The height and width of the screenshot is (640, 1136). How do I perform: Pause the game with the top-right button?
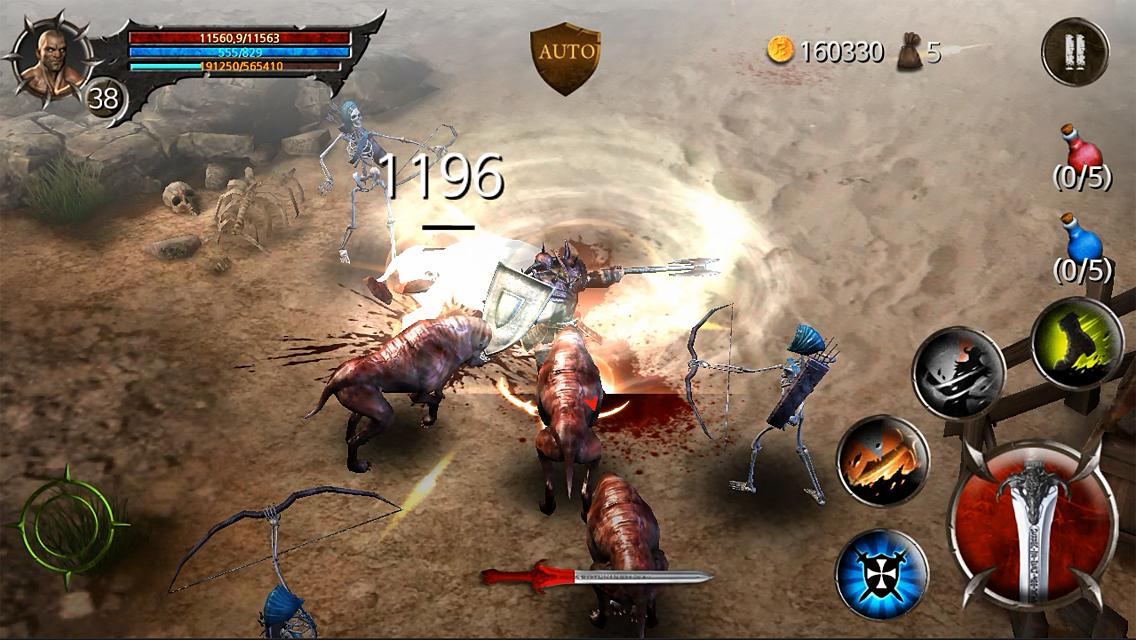(1075, 51)
